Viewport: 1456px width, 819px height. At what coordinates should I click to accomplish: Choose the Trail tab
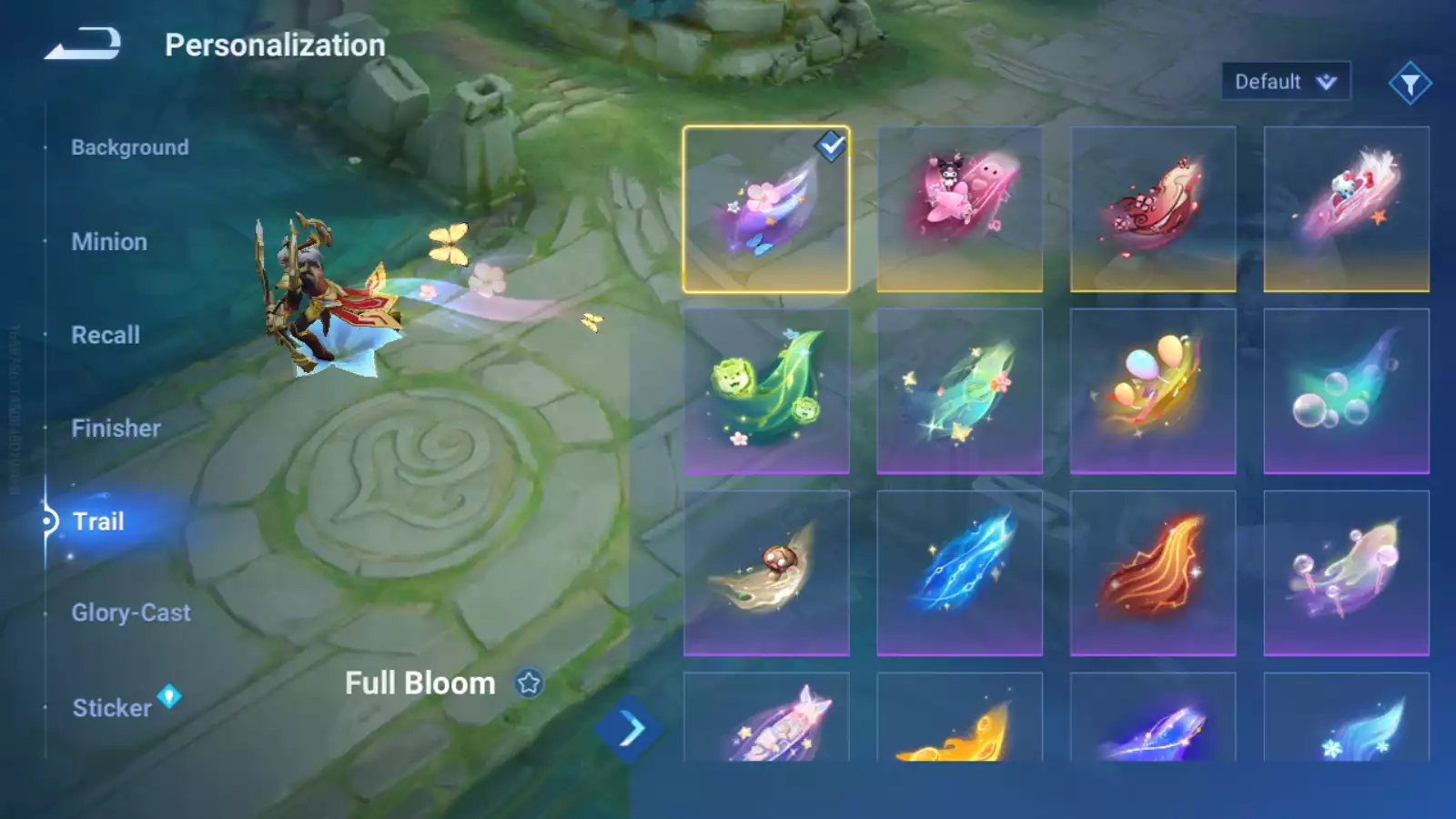pyautogui.click(x=98, y=521)
